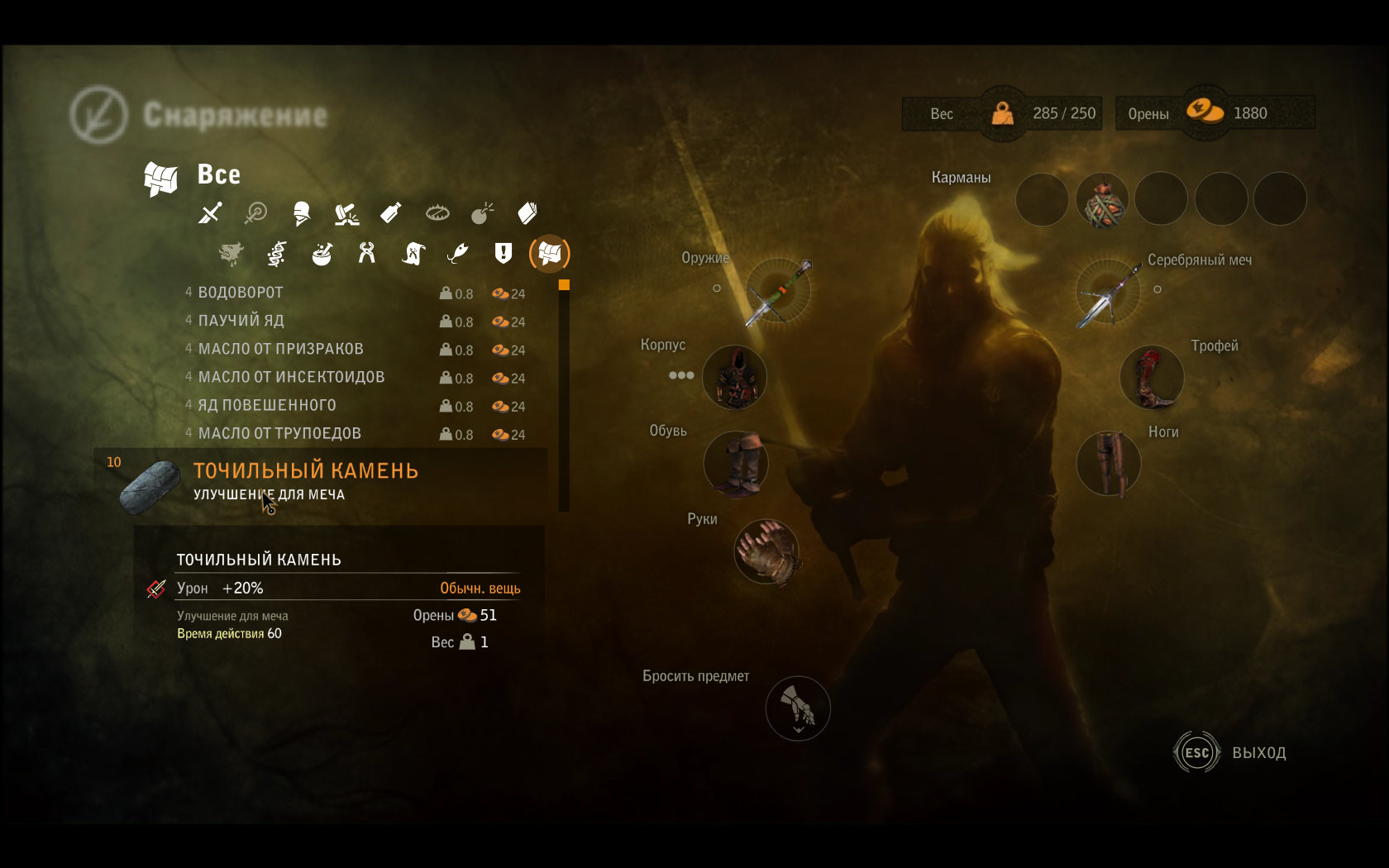
Task: Select the boots slot labeled Обувь
Action: [x=736, y=463]
